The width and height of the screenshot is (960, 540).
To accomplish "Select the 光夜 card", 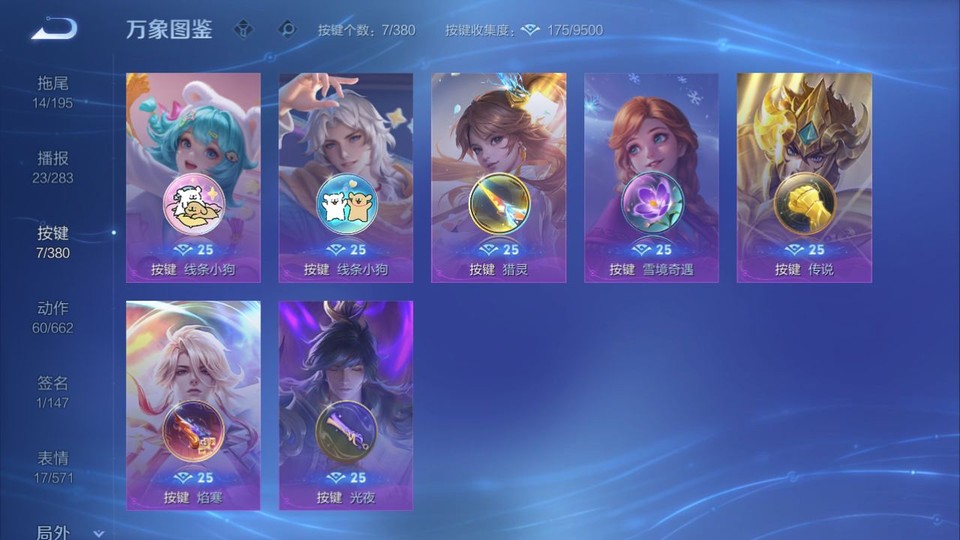I will [345, 405].
